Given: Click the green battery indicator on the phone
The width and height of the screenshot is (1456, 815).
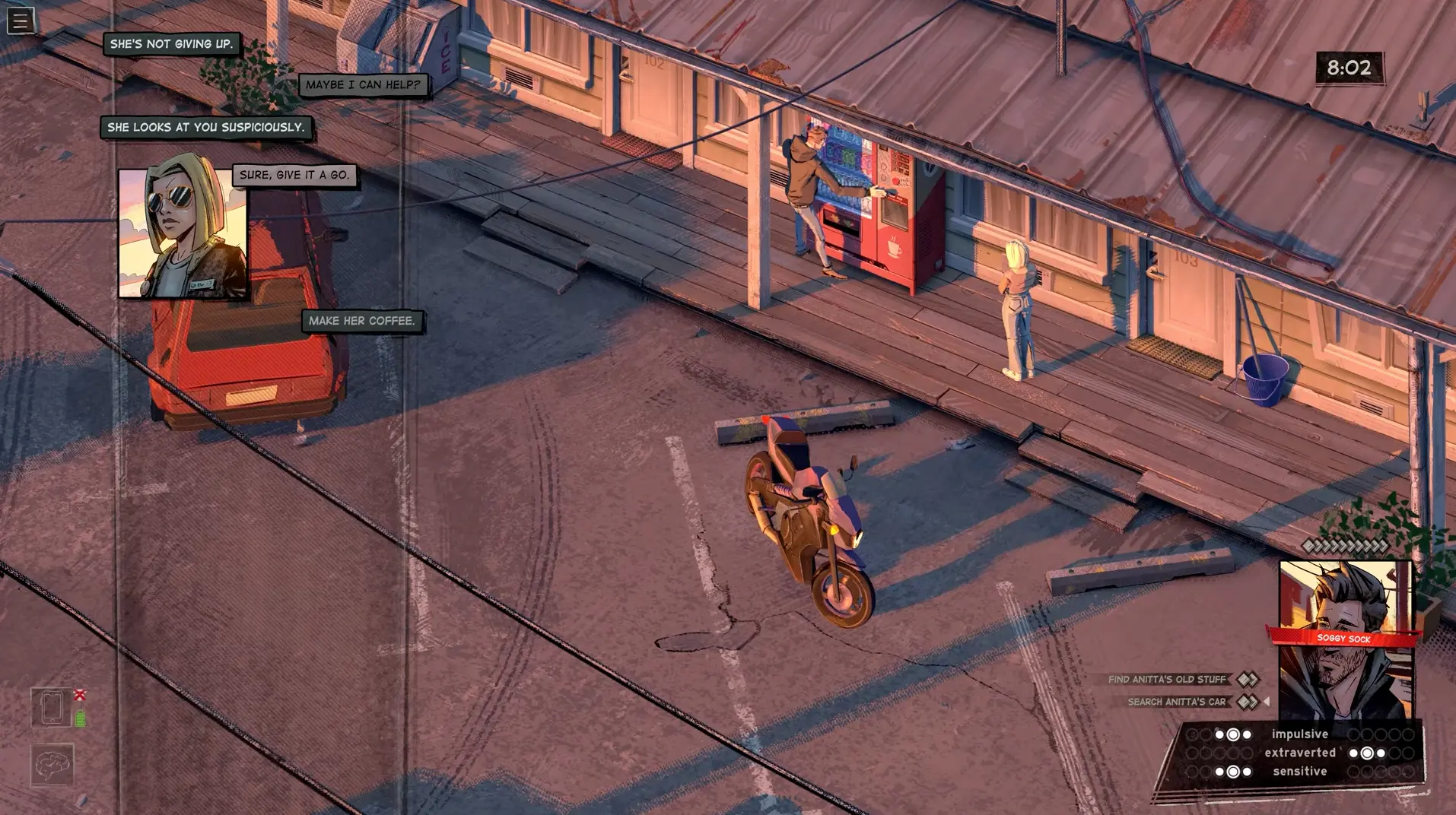Looking at the screenshot, I should pyautogui.click(x=80, y=718).
